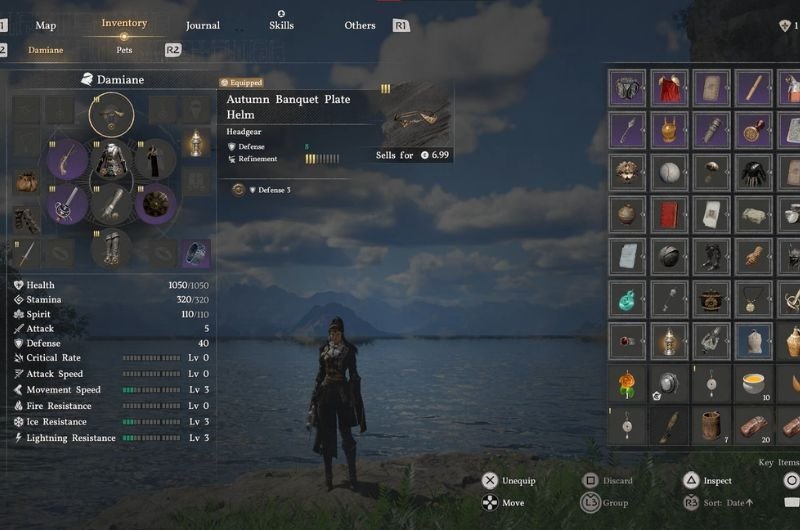Select the equipped sword slot
The height and width of the screenshot is (530, 800).
point(68,204)
